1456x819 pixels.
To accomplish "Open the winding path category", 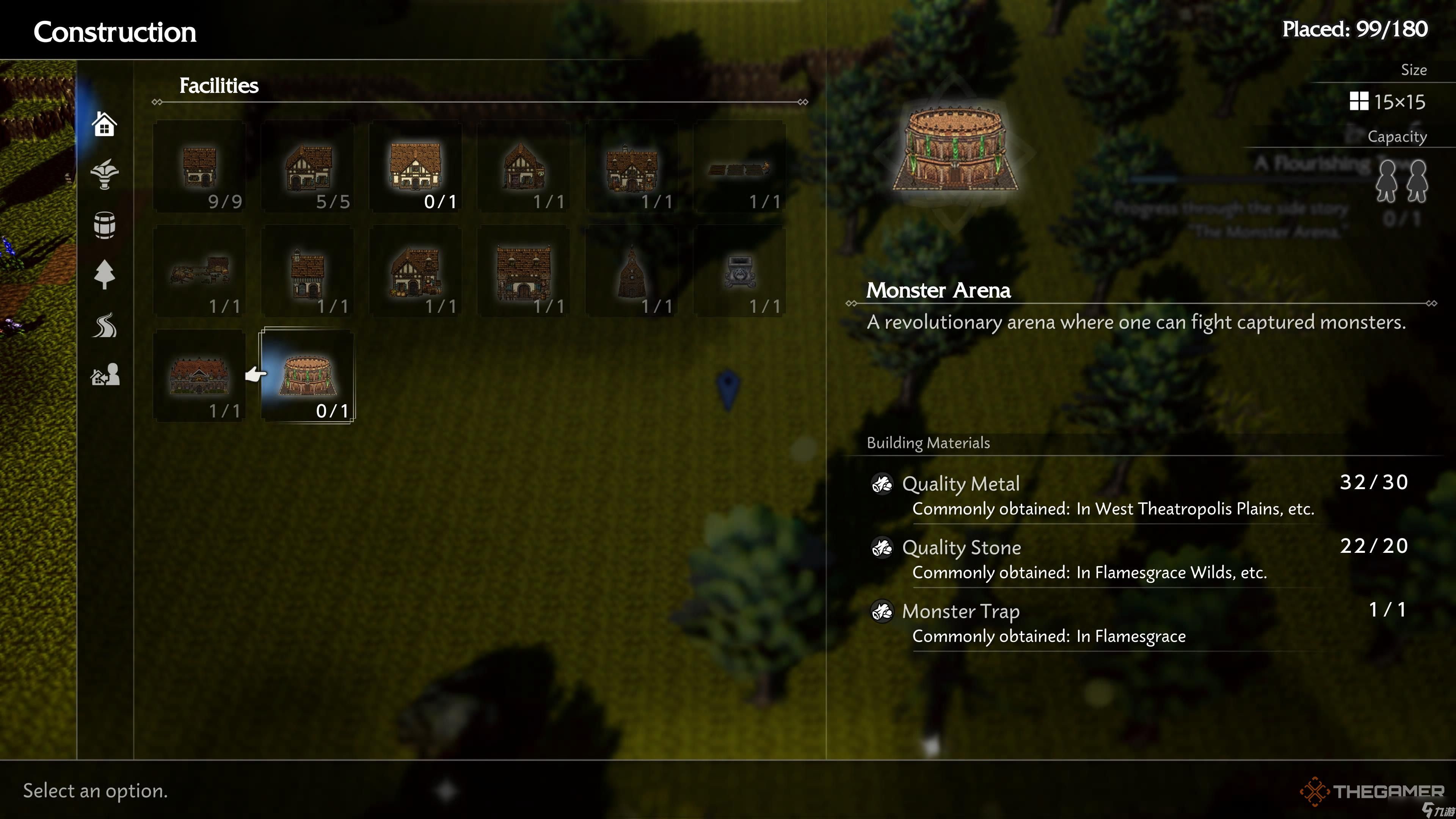I will (105, 326).
